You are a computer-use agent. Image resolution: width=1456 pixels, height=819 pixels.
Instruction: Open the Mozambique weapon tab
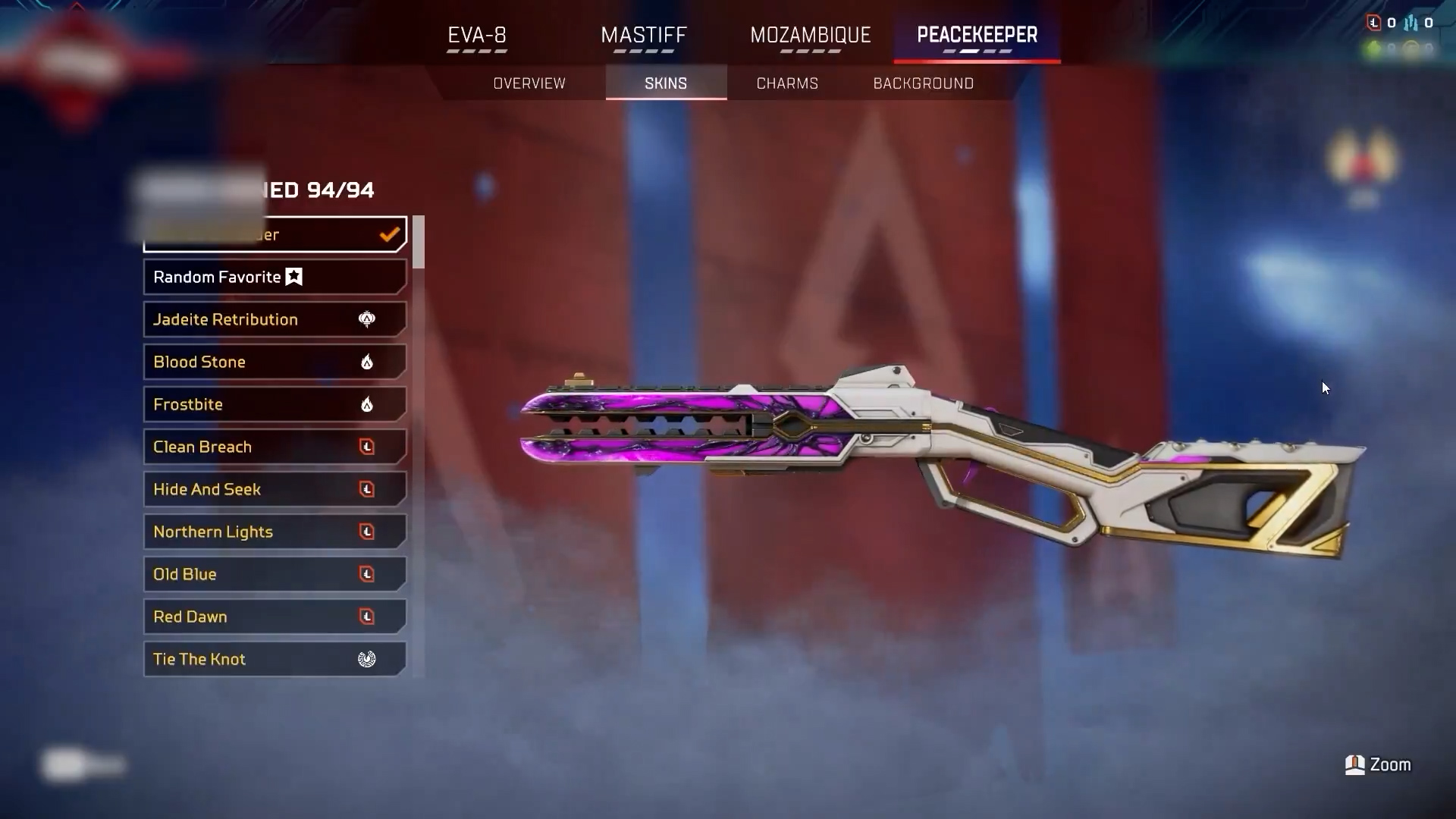(810, 36)
